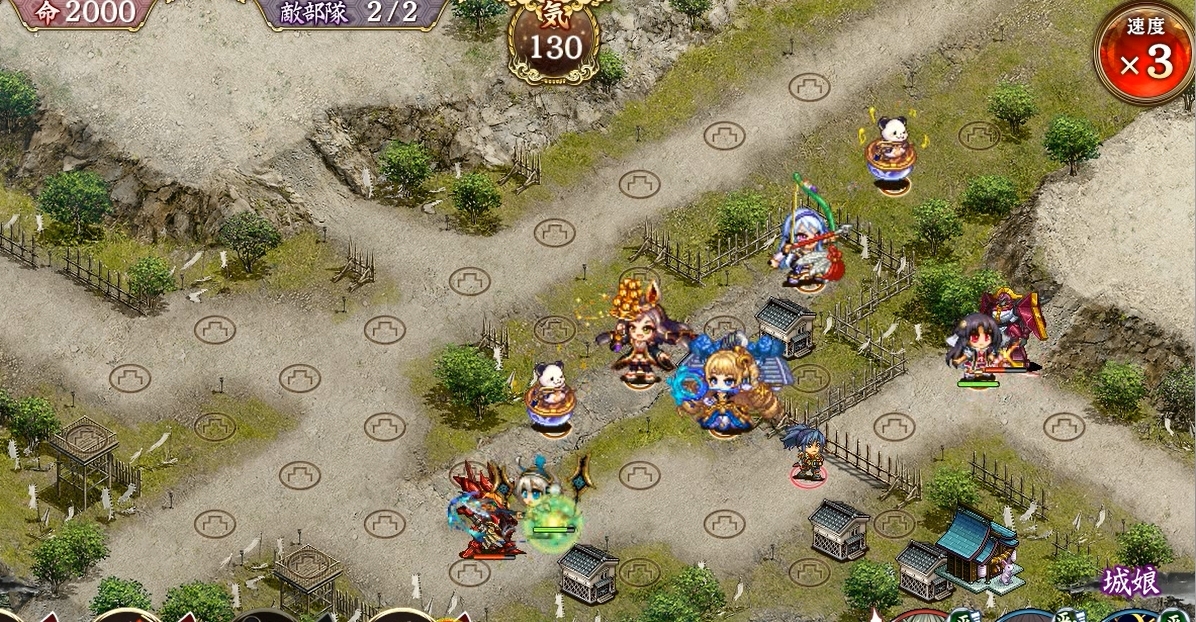1196x622 pixels.
Task: Open the 城娘 castle girl panel
Action: tap(1132, 582)
